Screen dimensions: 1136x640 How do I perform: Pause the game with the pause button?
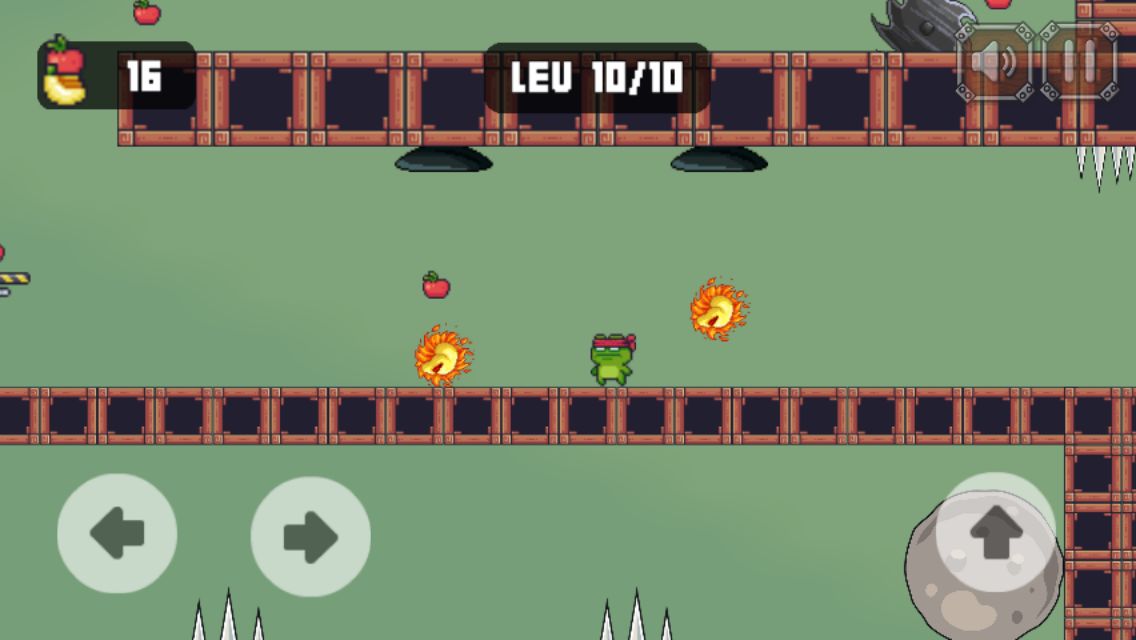point(1079,63)
